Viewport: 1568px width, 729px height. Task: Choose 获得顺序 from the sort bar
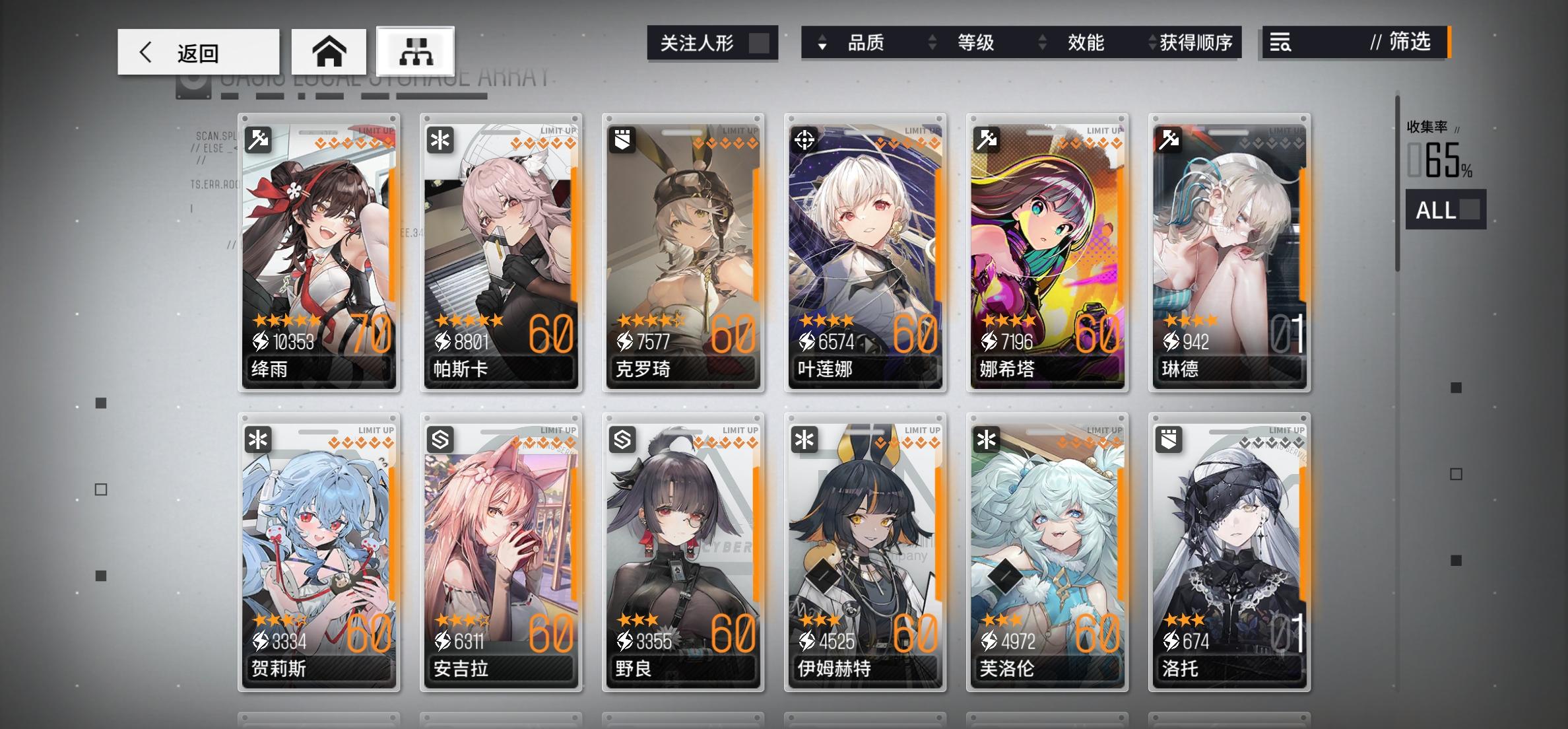pyautogui.click(x=1201, y=42)
